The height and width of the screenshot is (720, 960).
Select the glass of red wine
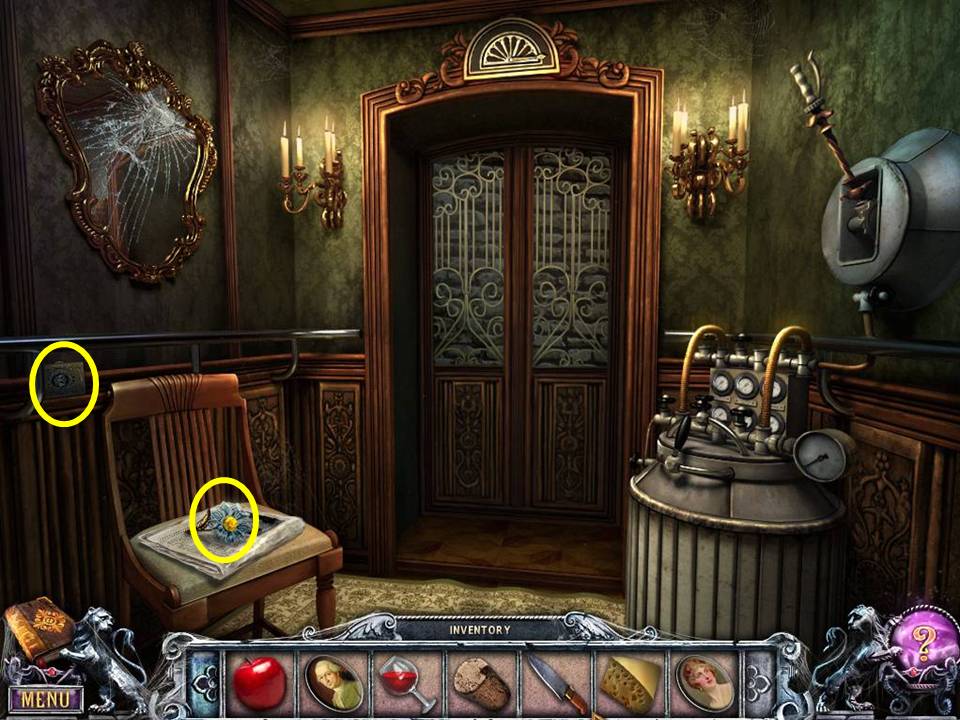pyautogui.click(x=406, y=683)
